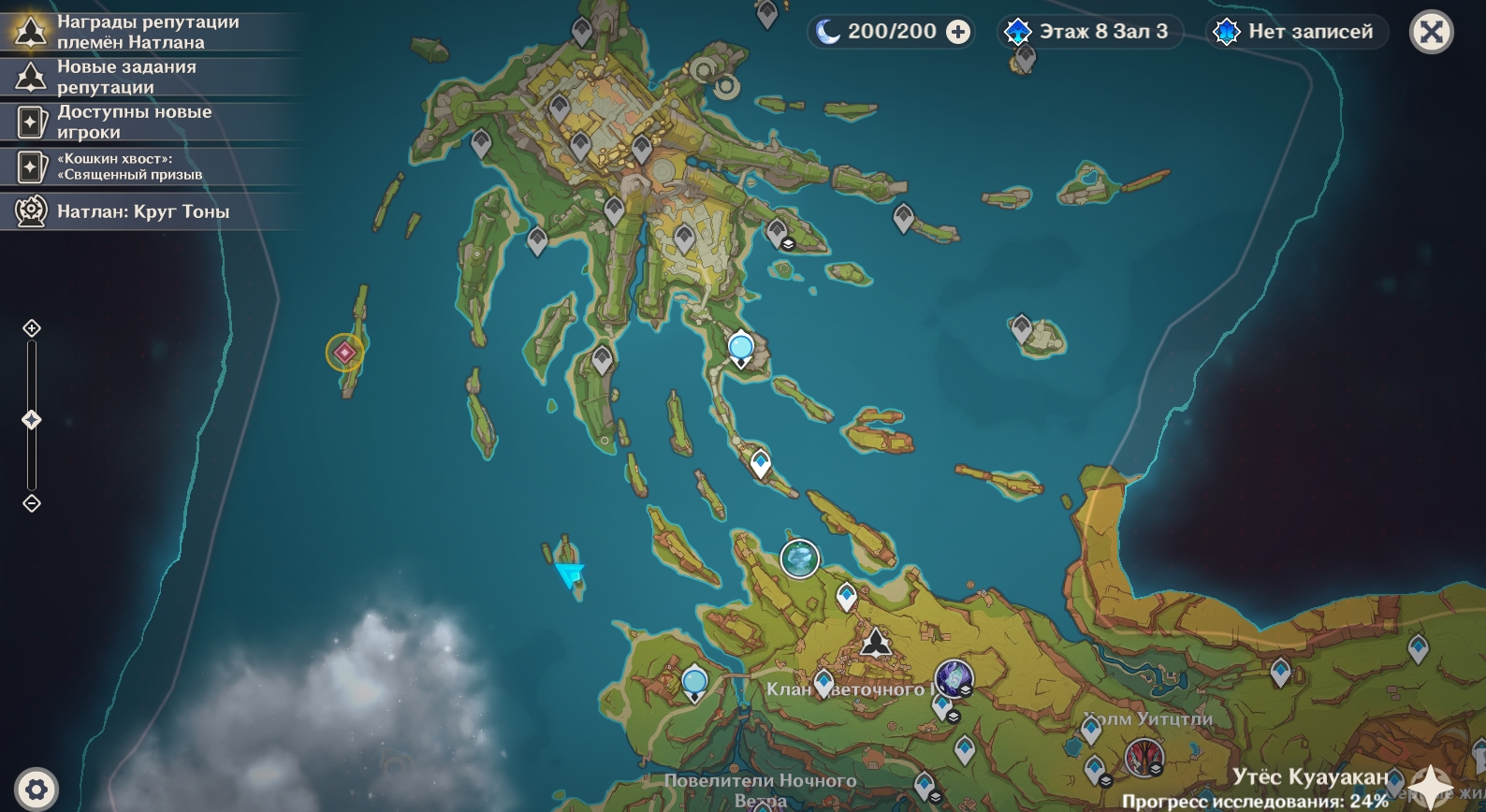The image size is (1486, 812).
Task: Select the red-faced boss marker near Холм Уитцтли
Action: (1144, 757)
